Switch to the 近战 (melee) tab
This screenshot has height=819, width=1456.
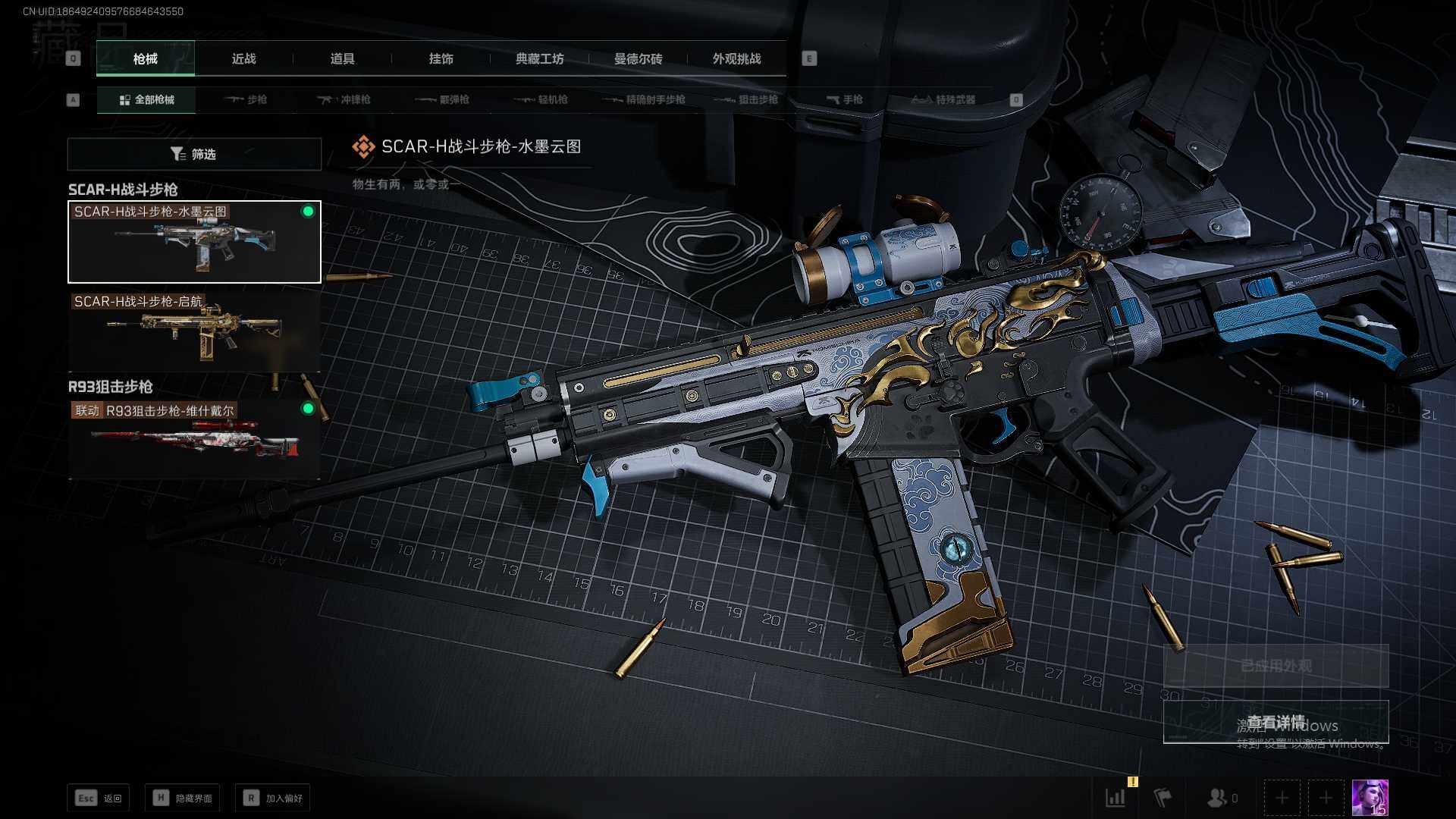pos(243,58)
